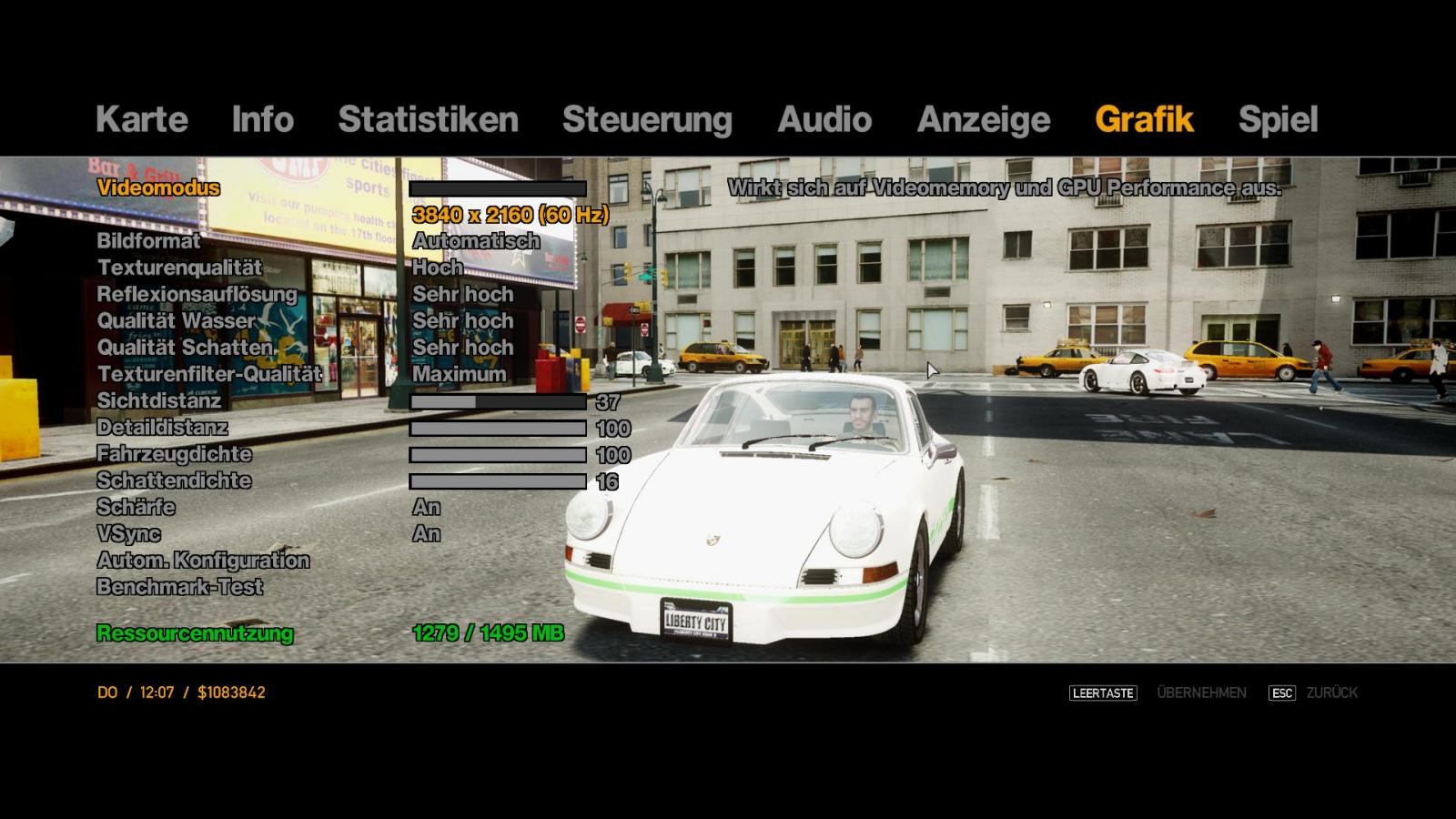Choose the Bildformat option

[148, 241]
